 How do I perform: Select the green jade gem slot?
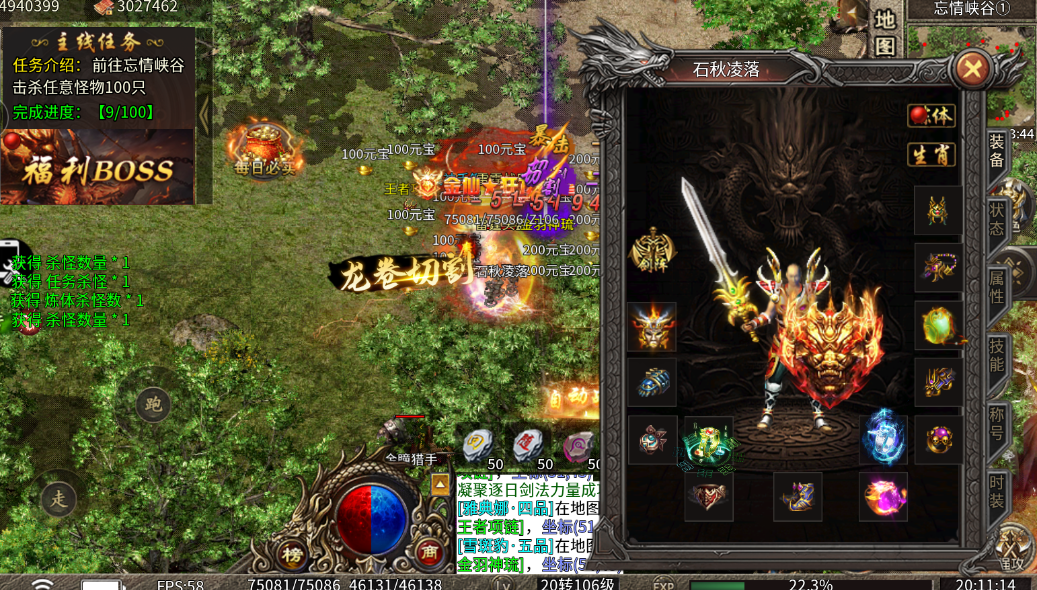pos(939,326)
